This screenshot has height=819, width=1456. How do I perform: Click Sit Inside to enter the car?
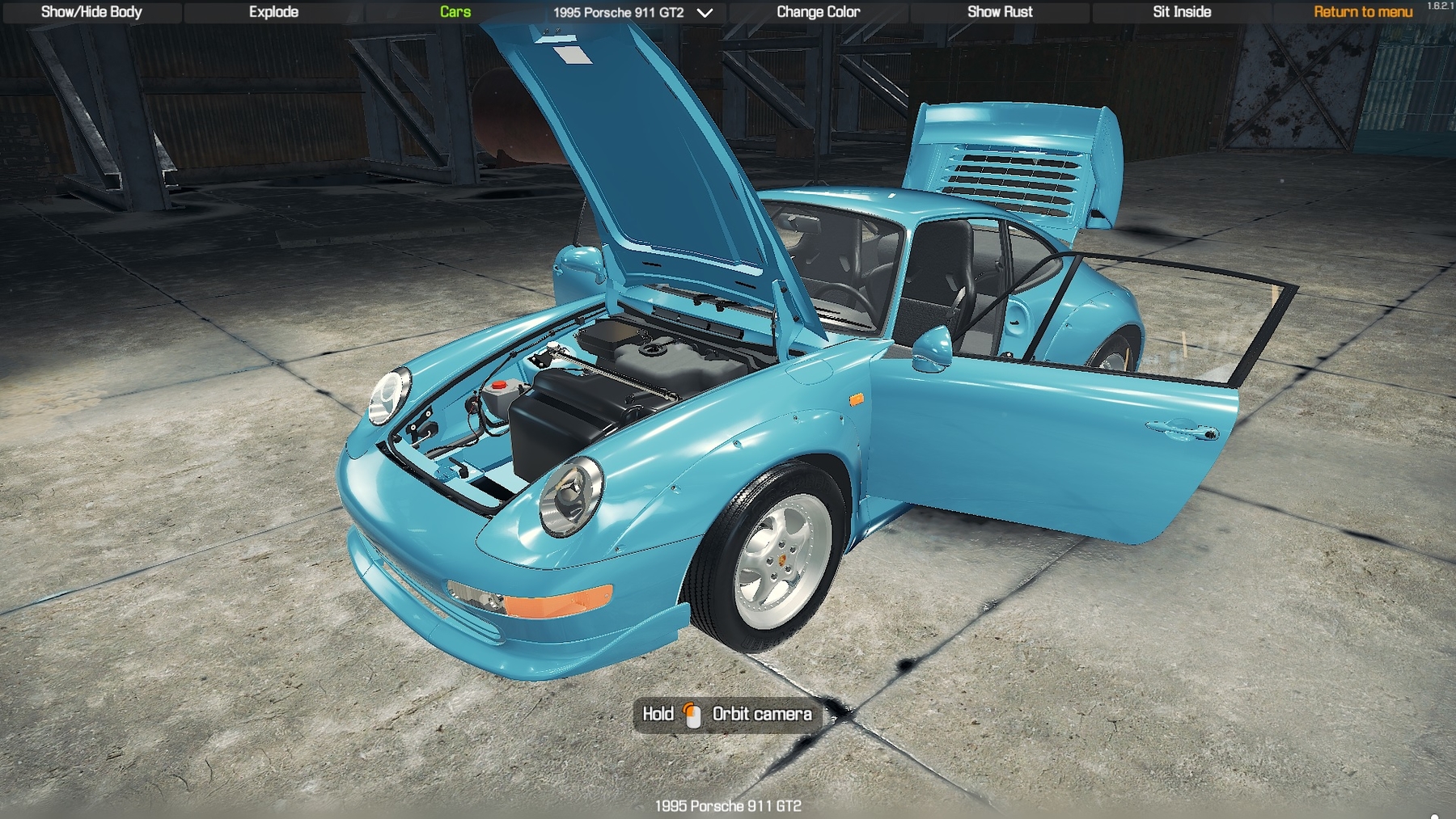pos(1182,12)
